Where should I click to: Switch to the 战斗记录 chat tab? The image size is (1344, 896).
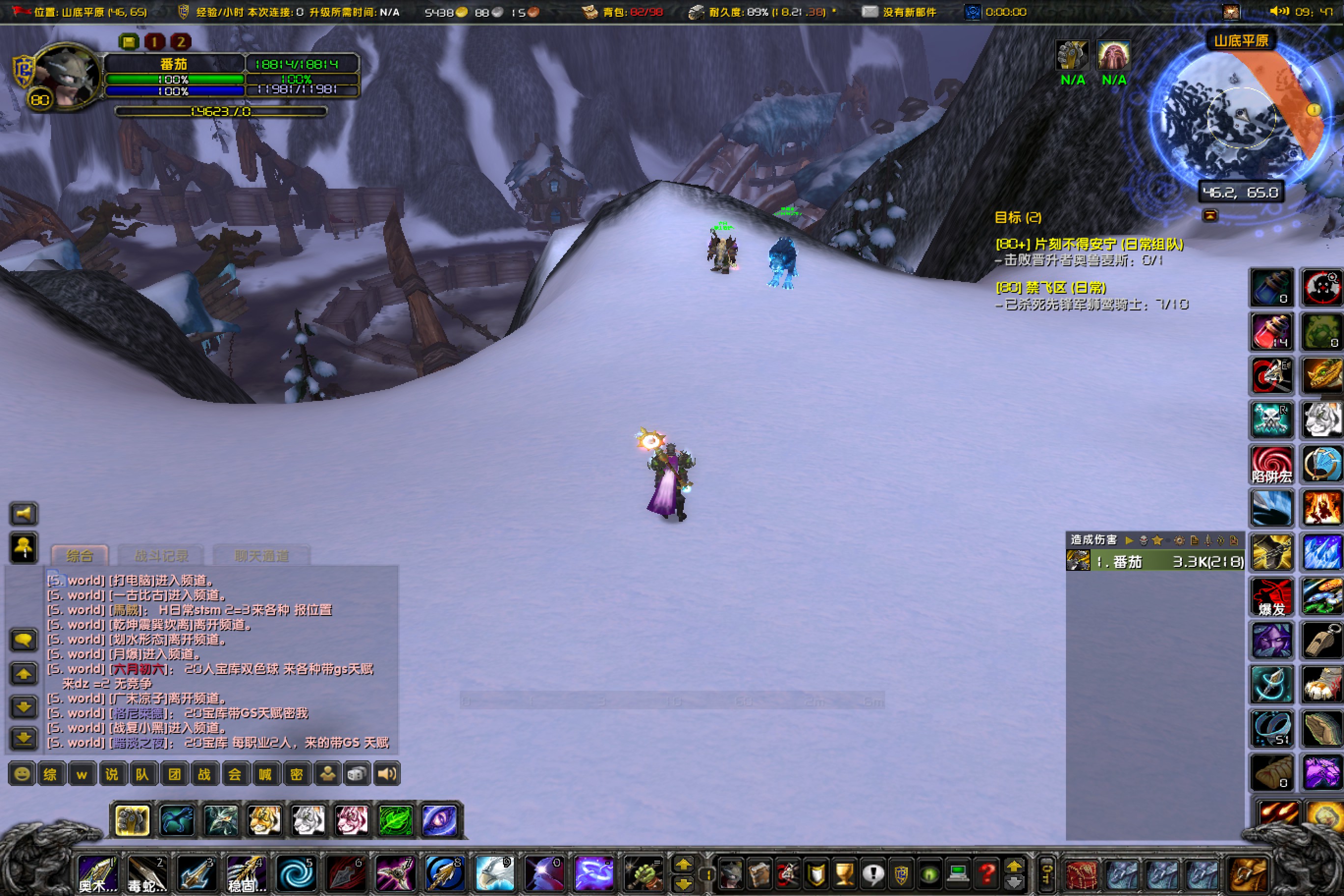pos(161,555)
